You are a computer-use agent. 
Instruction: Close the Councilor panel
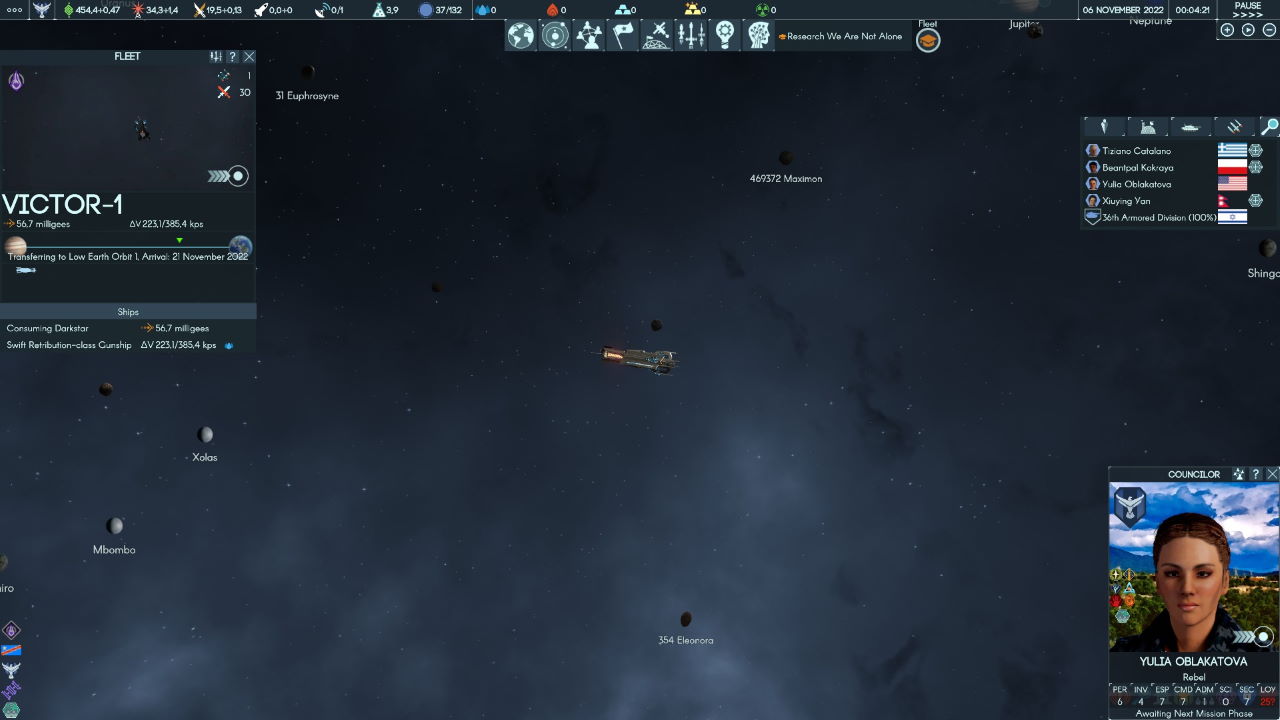tap(1272, 474)
